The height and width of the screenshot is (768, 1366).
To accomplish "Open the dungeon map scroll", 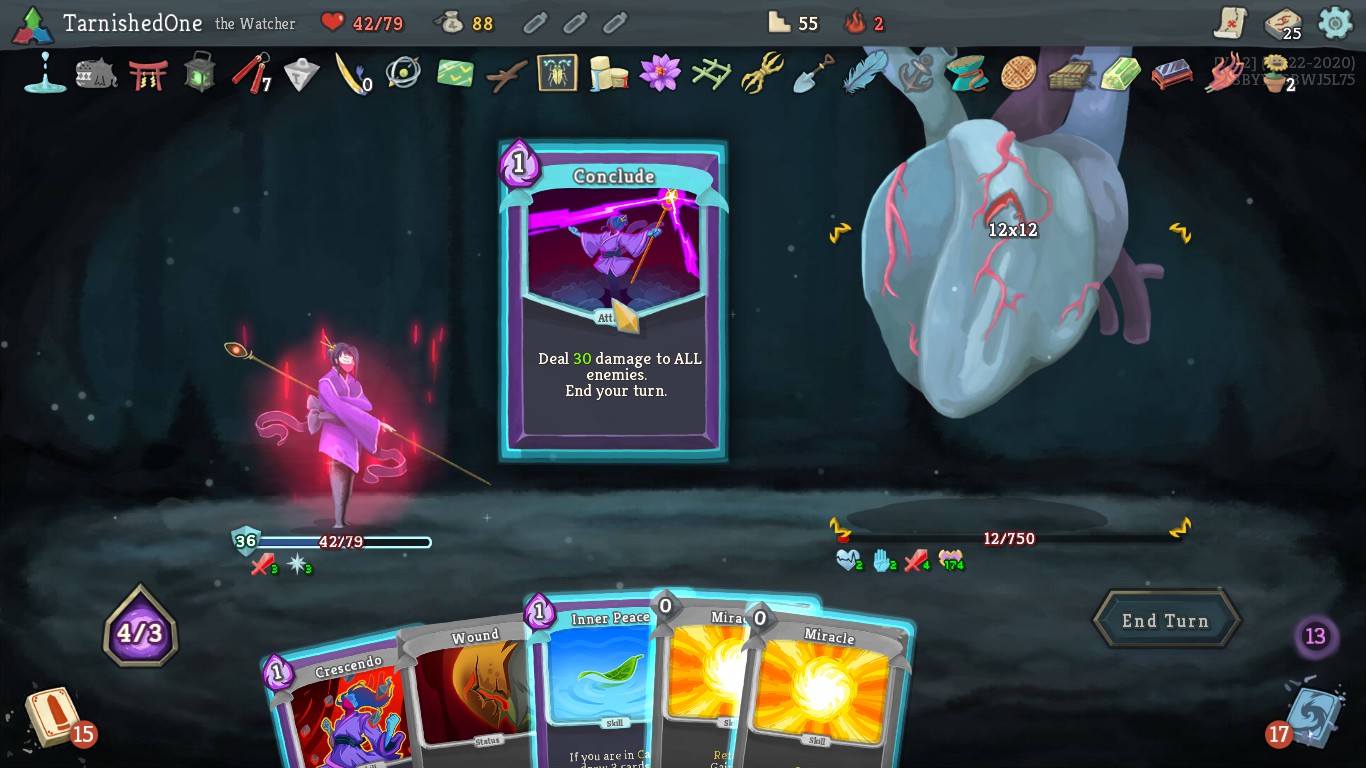I will pyautogui.click(x=1228, y=21).
